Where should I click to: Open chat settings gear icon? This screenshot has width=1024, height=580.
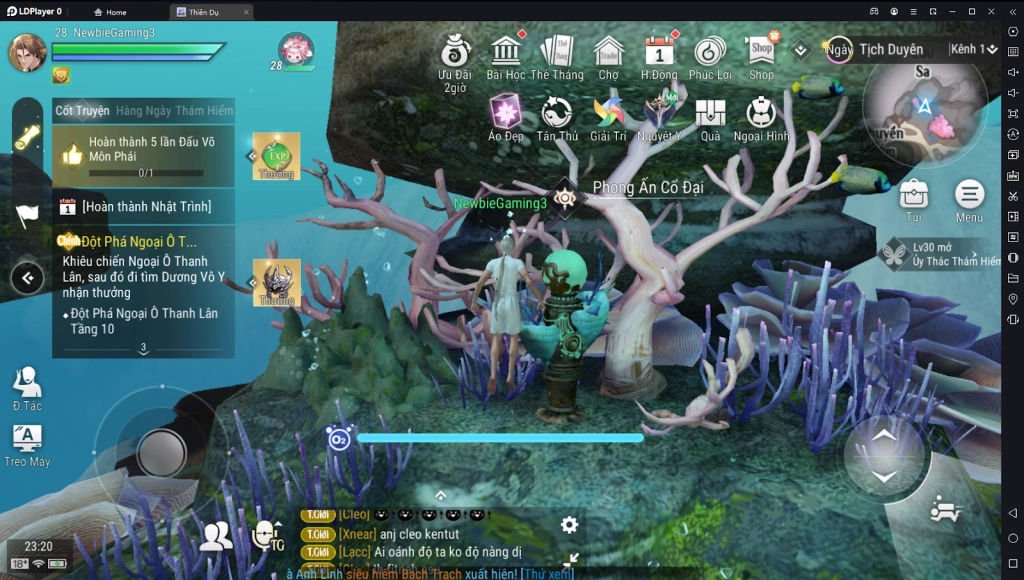point(569,525)
